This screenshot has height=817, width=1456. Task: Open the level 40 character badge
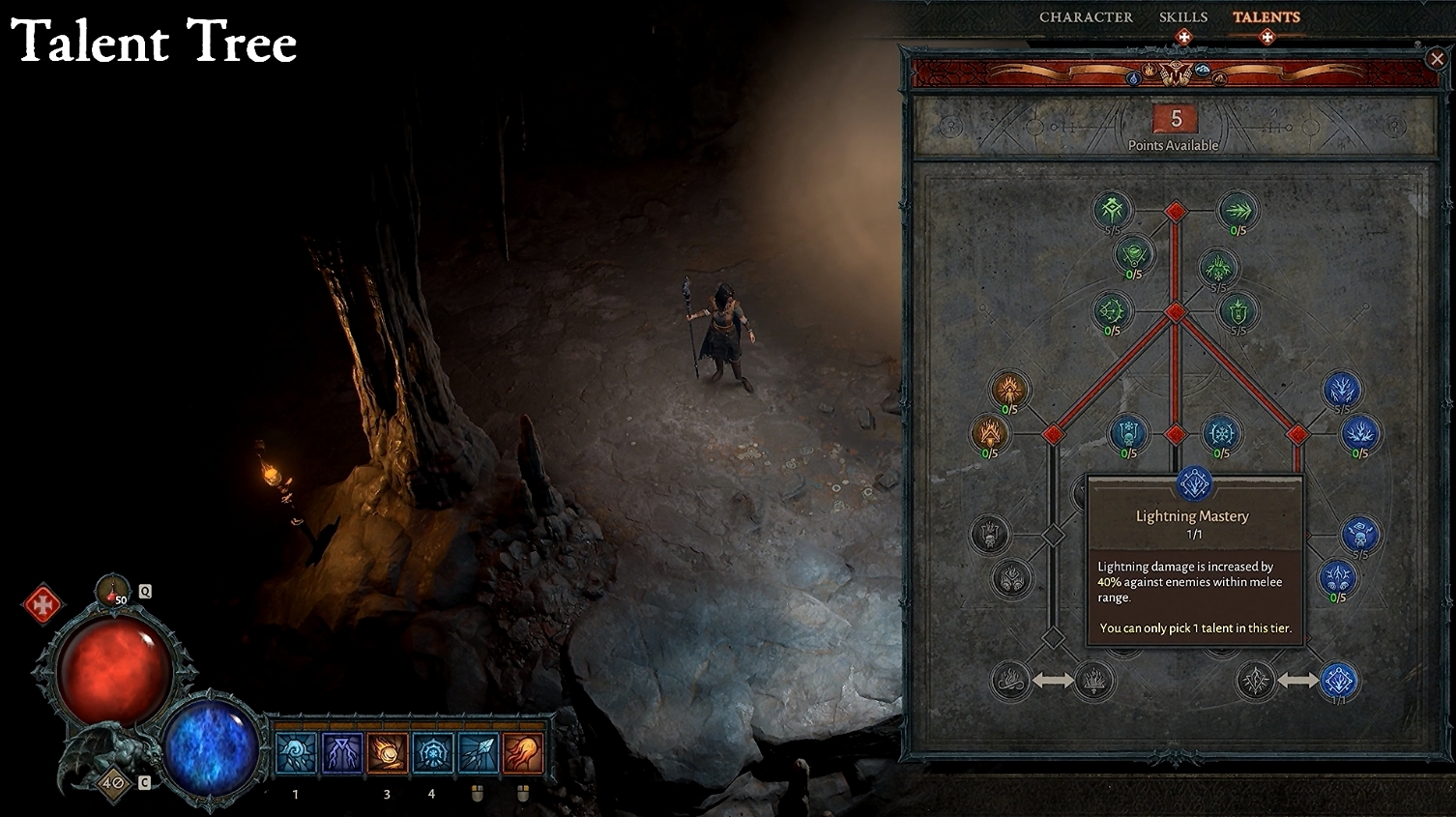pos(113,781)
